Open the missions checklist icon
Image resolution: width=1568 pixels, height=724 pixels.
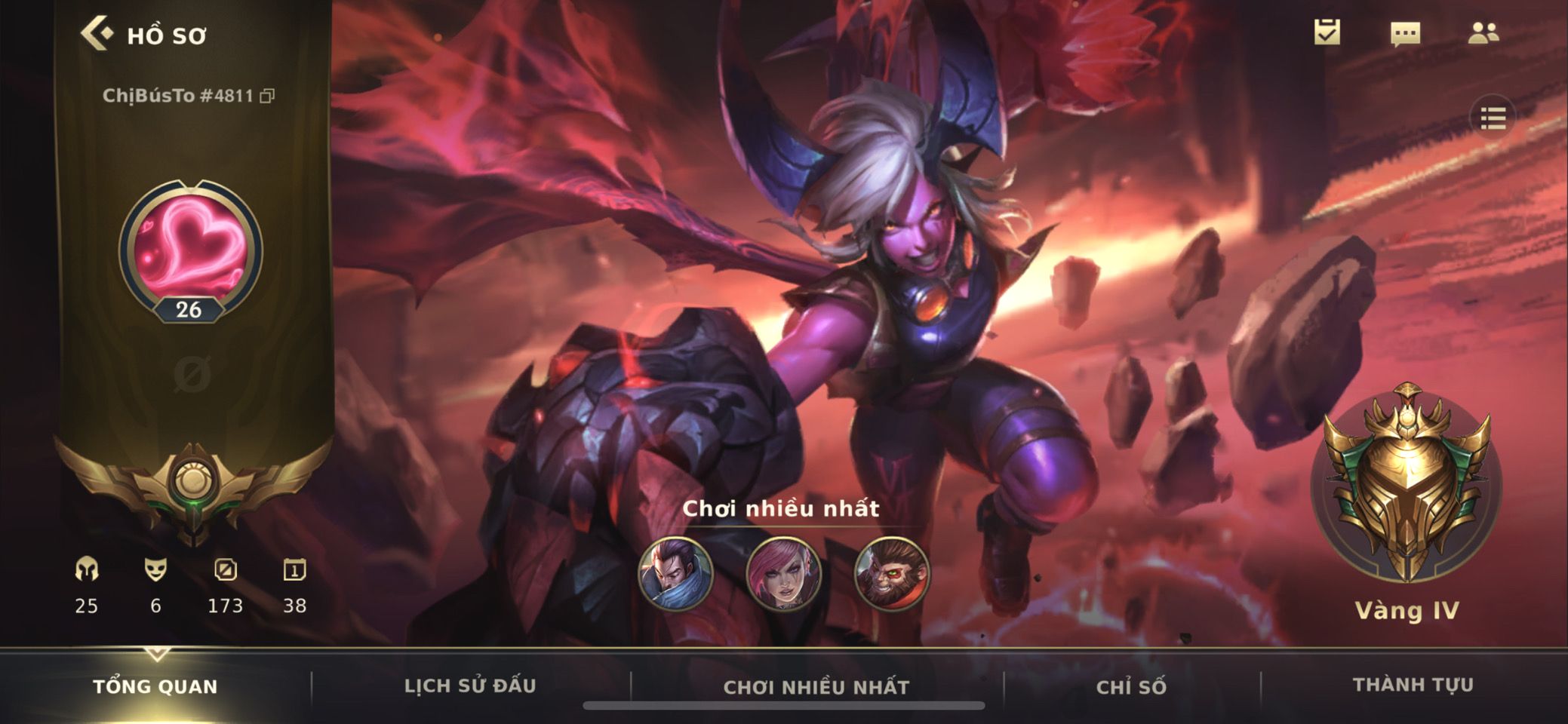(1327, 32)
